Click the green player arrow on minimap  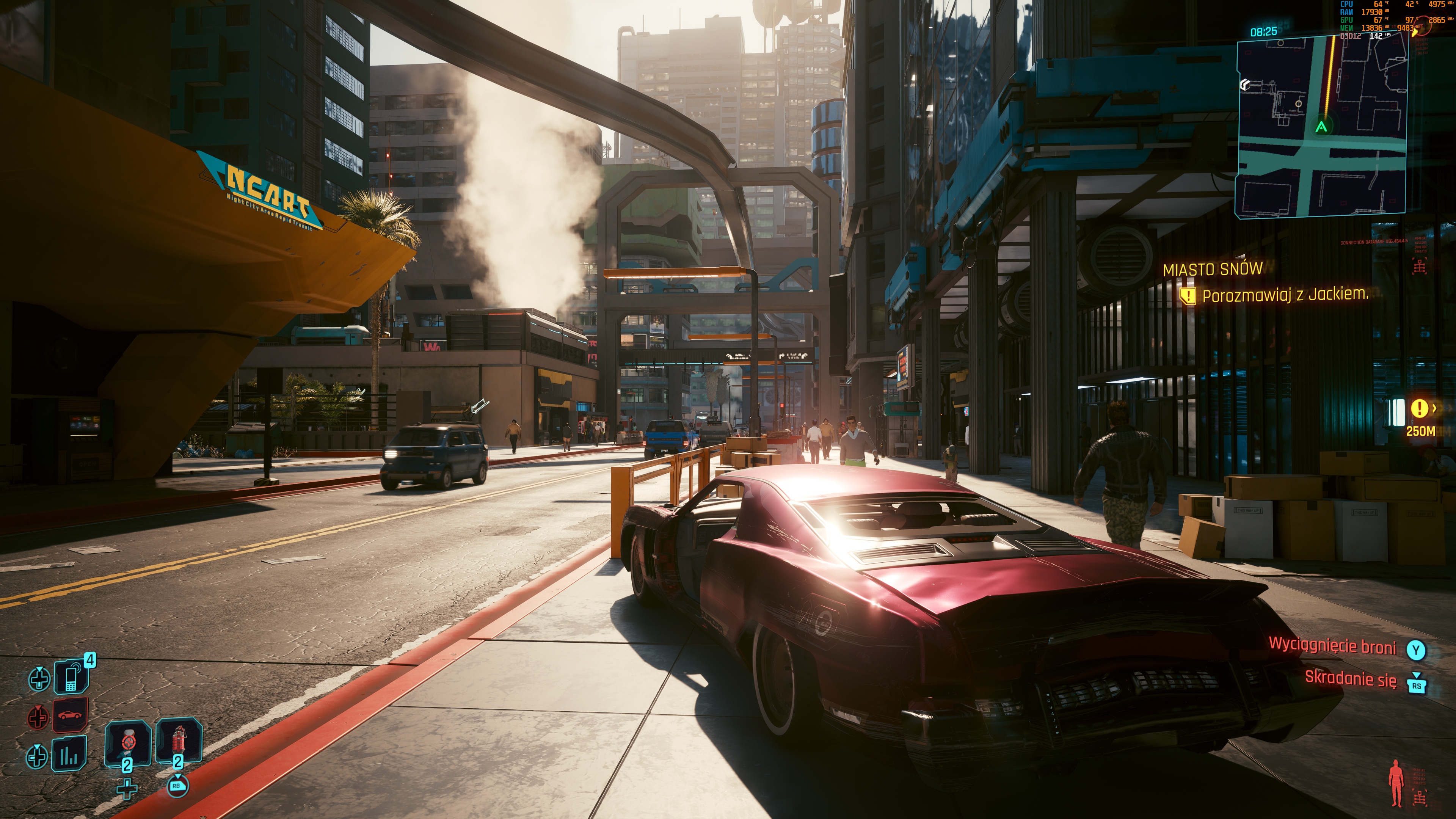point(1321,127)
